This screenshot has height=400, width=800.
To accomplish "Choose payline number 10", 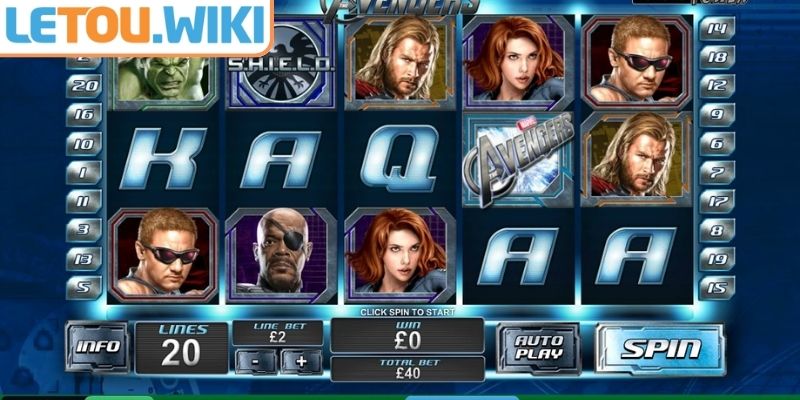I will (x=84, y=144).
